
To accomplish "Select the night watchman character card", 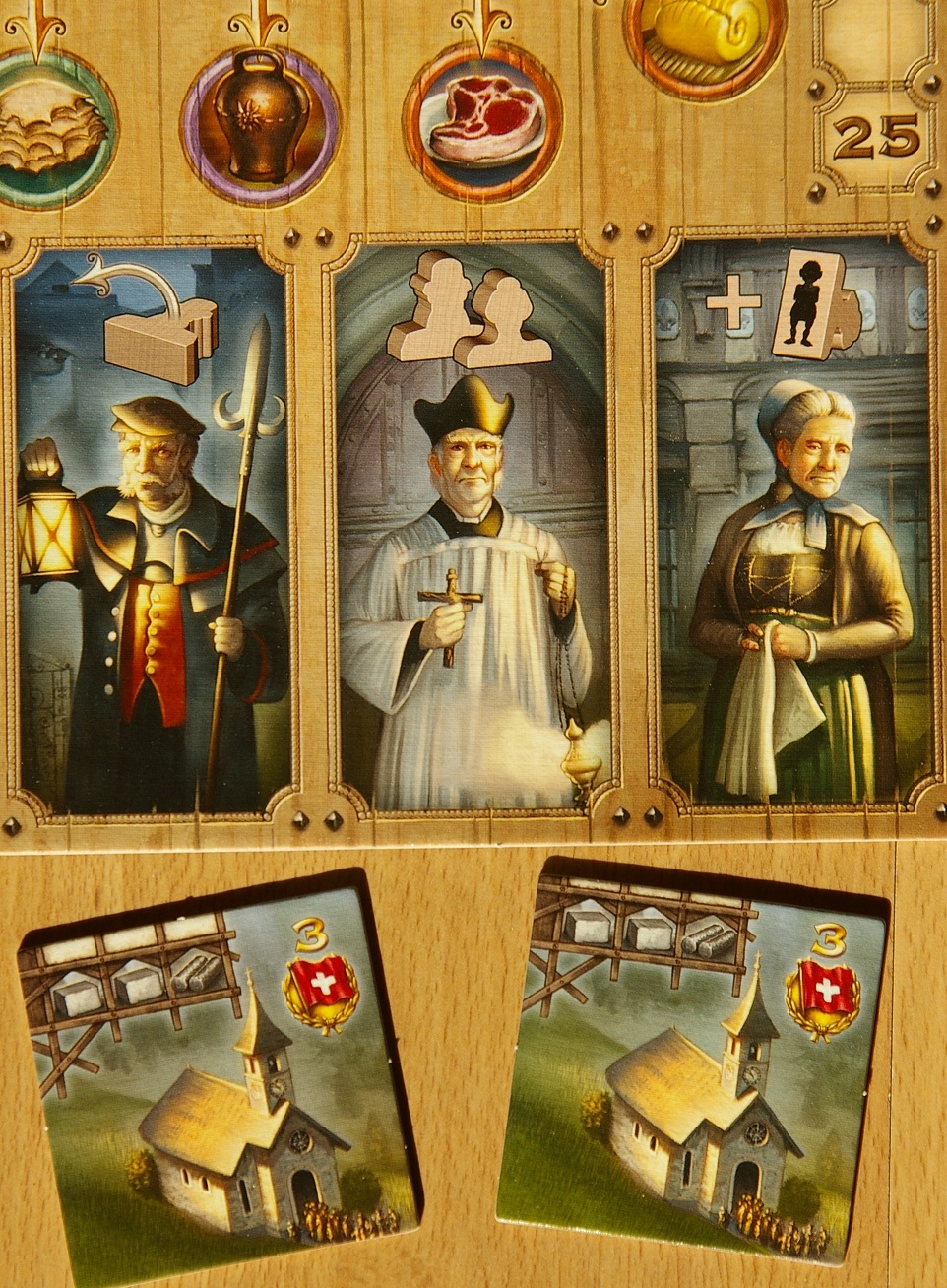I will pos(153,527).
